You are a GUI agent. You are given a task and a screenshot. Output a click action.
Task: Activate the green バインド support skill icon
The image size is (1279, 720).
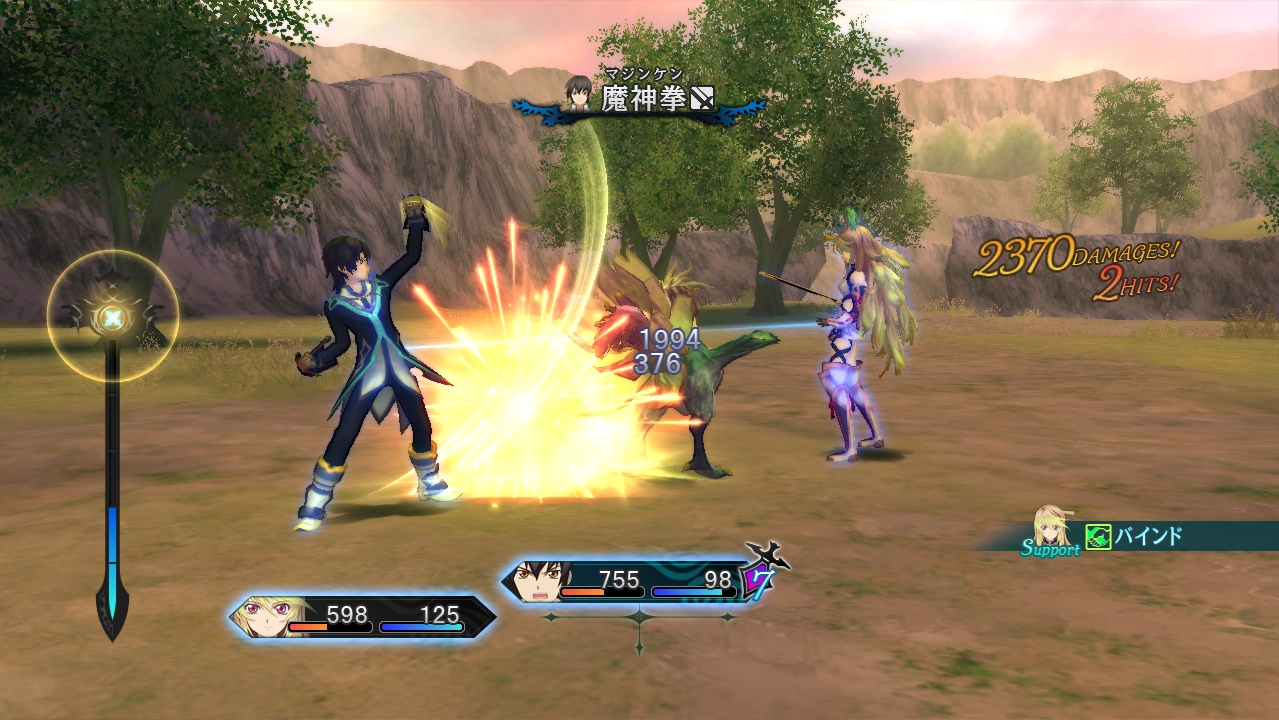click(x=1098, y=537)
